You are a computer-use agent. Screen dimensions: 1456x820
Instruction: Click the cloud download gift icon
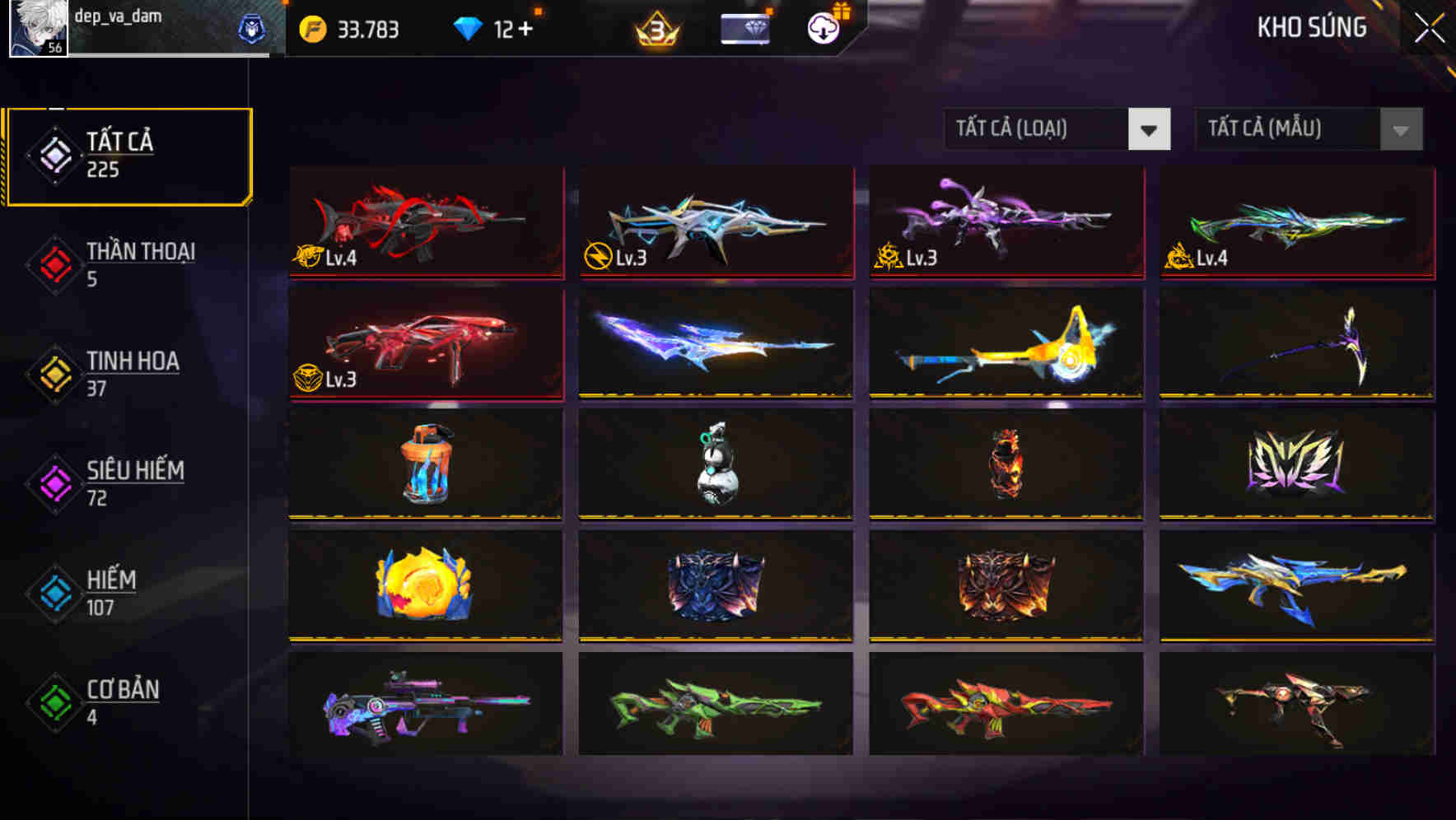pos(822,30)
